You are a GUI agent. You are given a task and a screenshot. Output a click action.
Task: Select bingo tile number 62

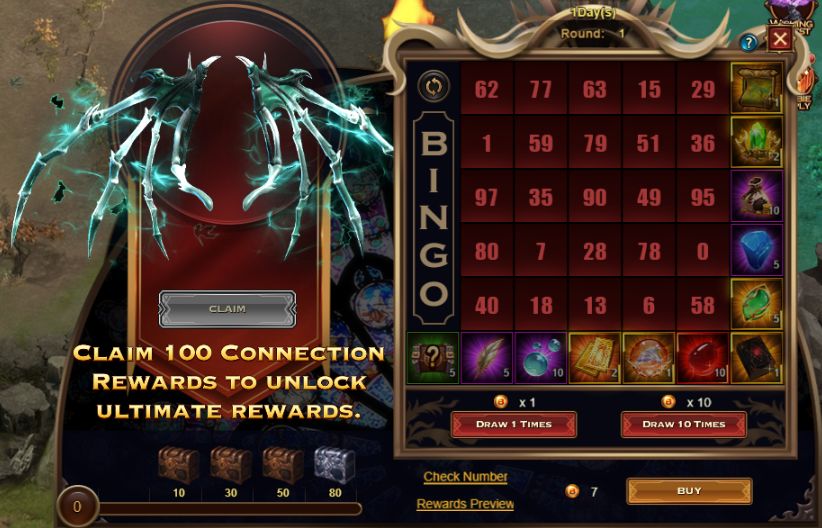(x=487, y=90)
